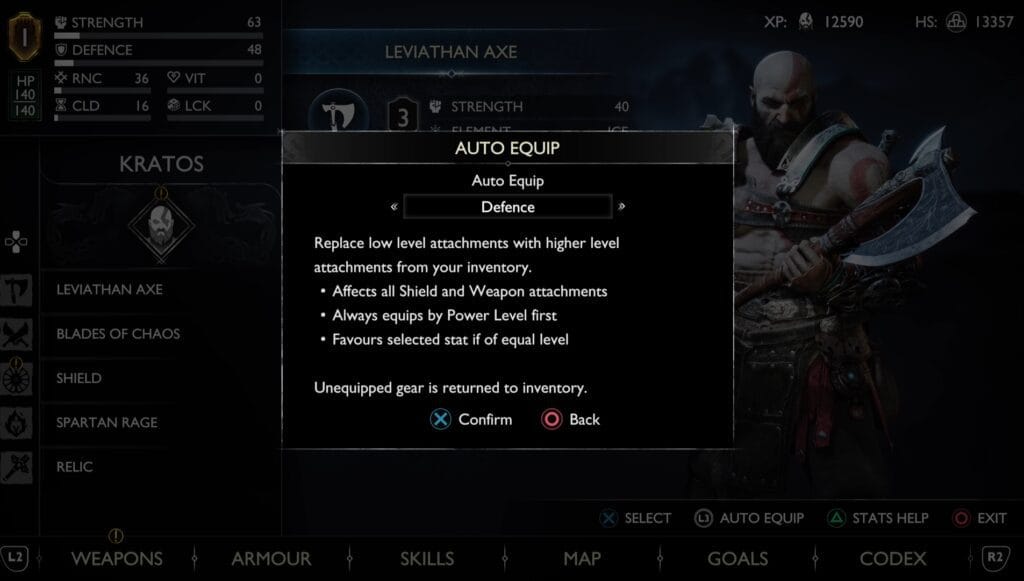
Task: Switch to the Armour tab
Action: click(271, 558)
